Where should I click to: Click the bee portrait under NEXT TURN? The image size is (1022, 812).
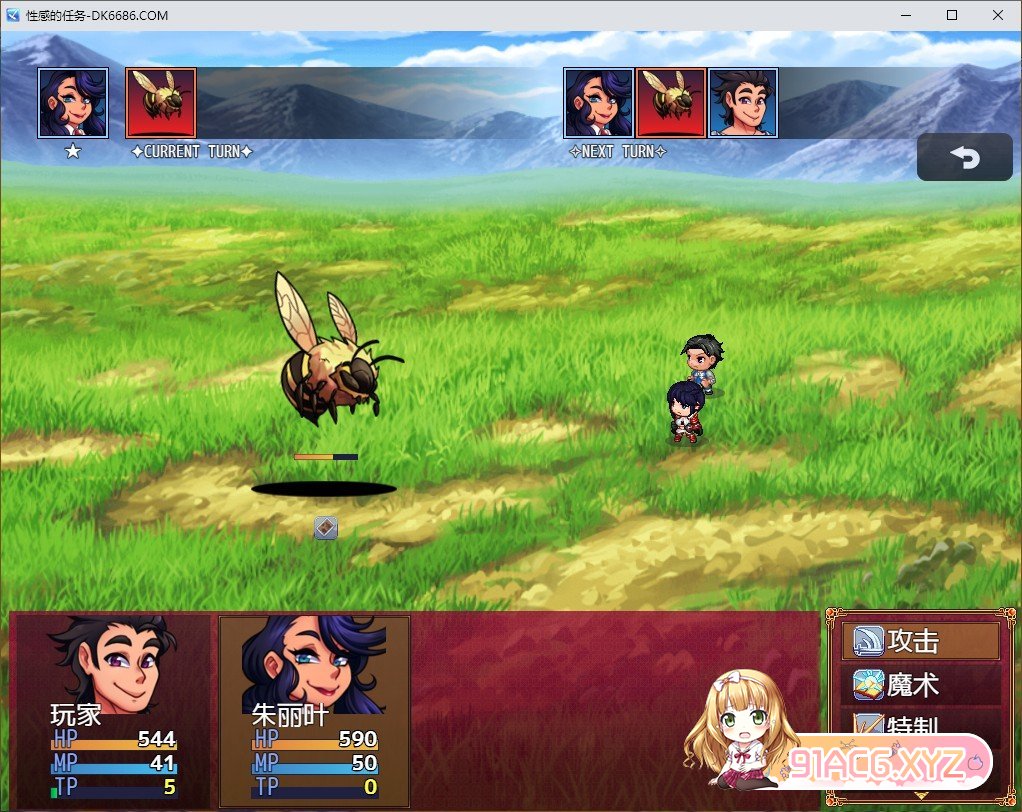click(x=671, y=103)
